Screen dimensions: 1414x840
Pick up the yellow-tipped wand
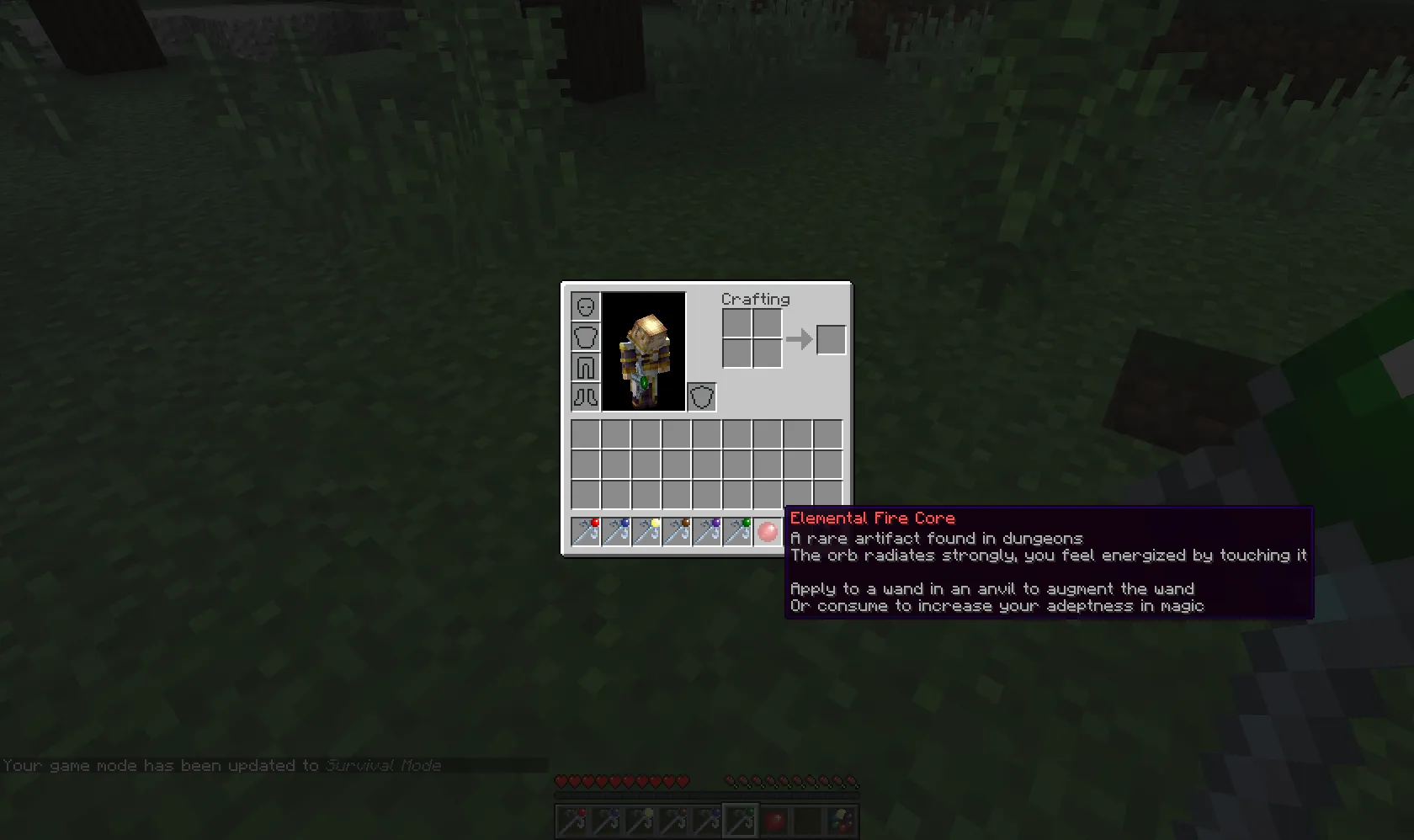tap(646, 531)
